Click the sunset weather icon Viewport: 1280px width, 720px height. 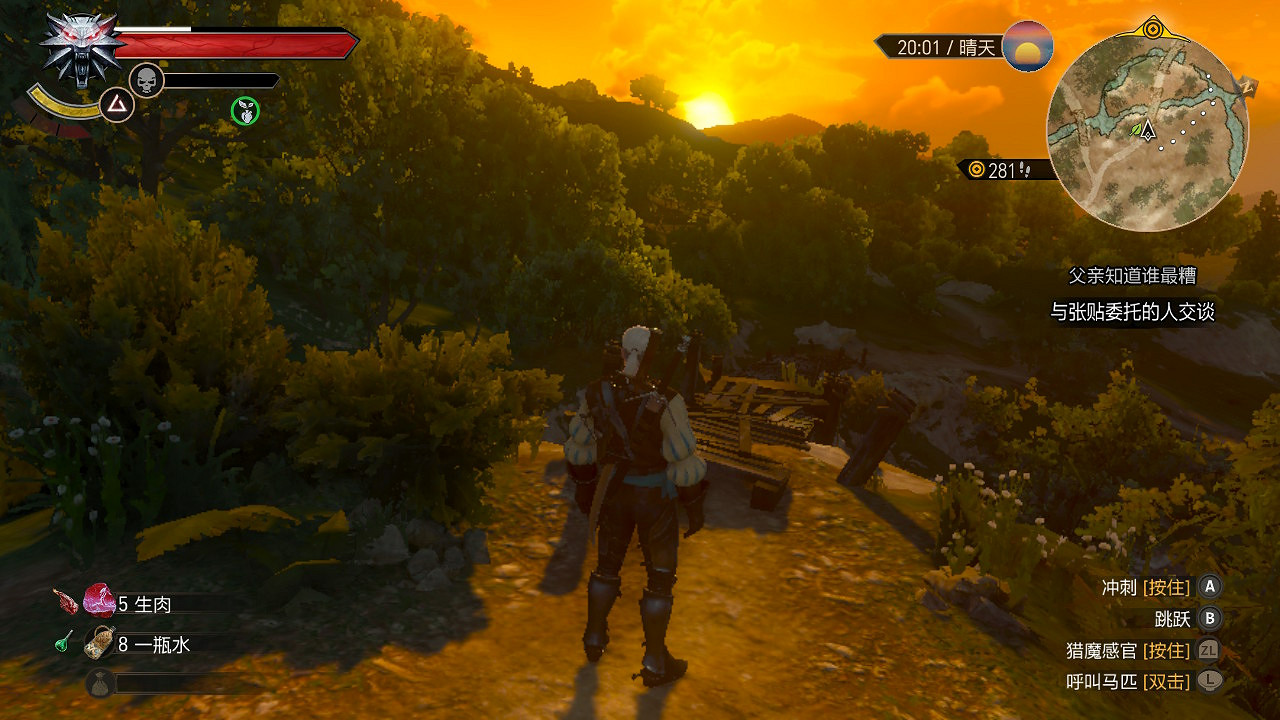click(1027, 46)
